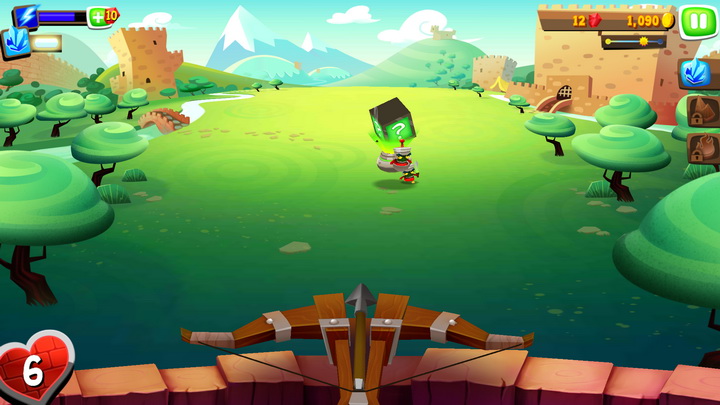Screen dimensions: 720x405
Task: Pause the game with the green button
Action: pos(697,20)
